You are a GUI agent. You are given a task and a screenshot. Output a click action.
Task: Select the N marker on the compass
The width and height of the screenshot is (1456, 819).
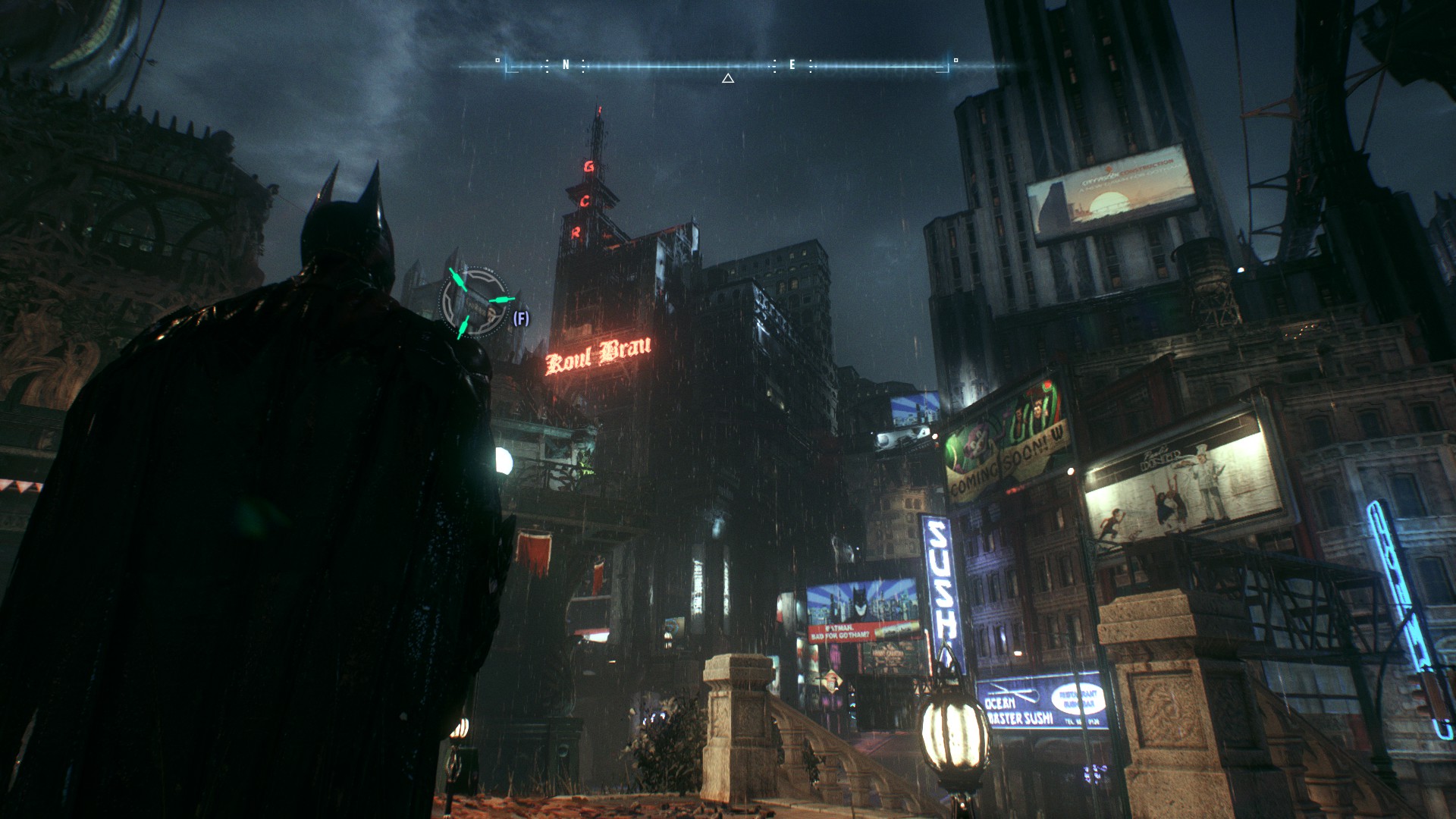click(566, 65)
